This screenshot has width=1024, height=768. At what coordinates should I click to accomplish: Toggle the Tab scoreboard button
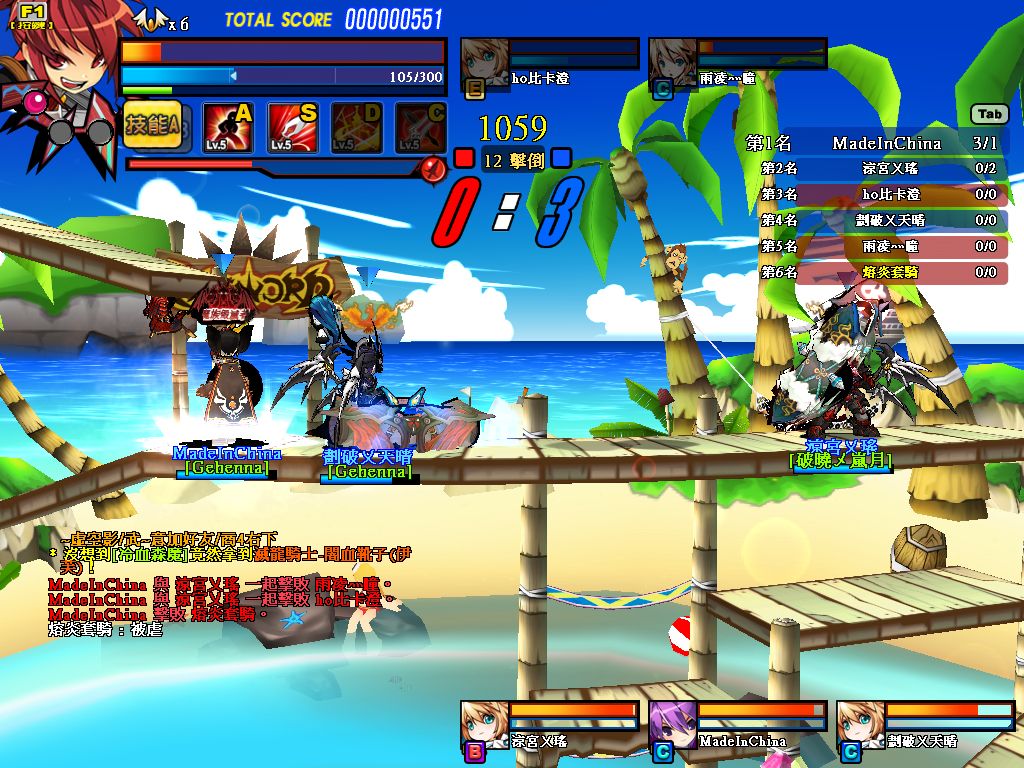[x=990, y=114]
